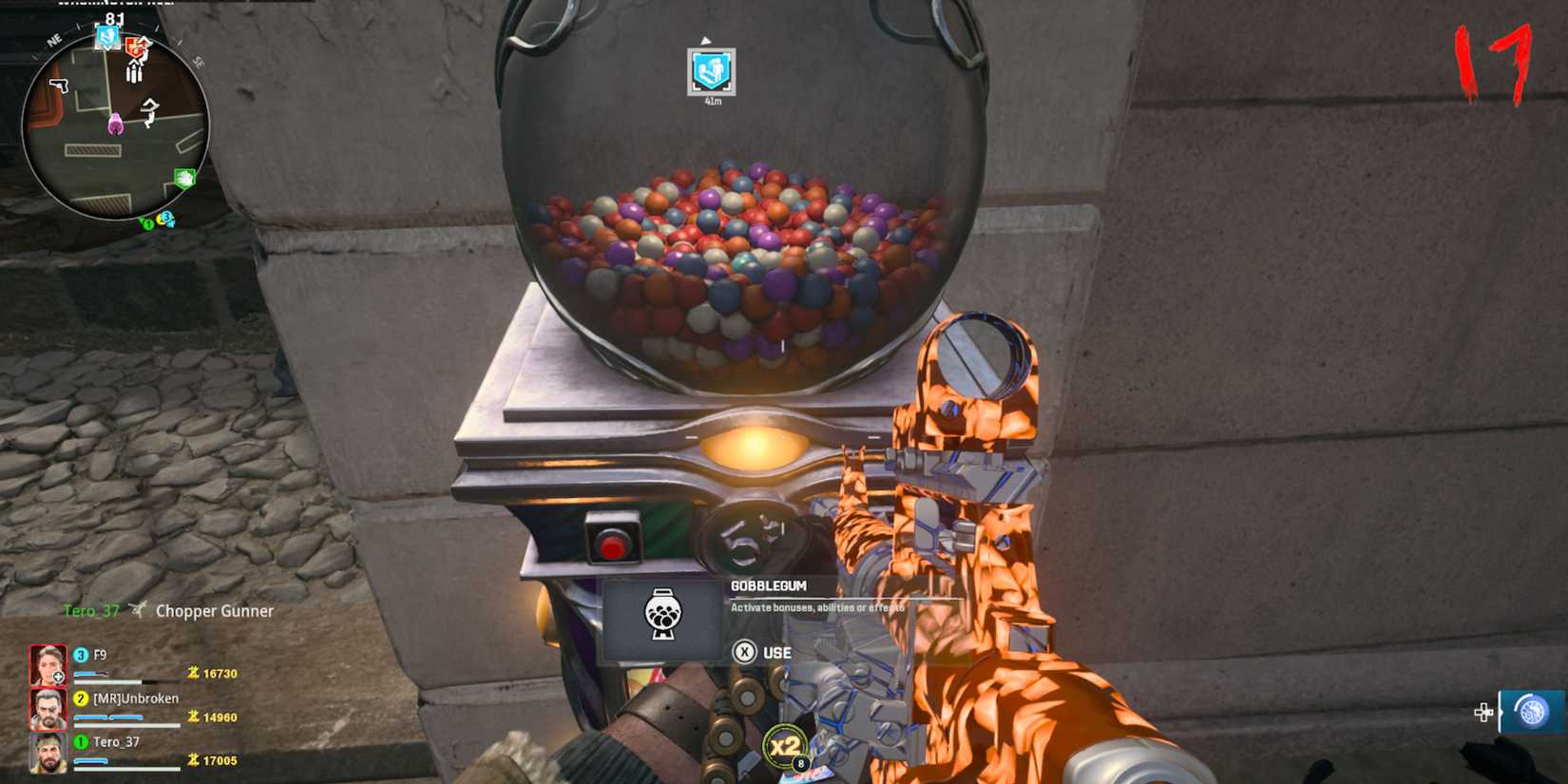The height and width of the screenshot is (784, 1568).
Task: Expand the d-pad selector near the GobbleGum slot
Action: [1483, 711]
